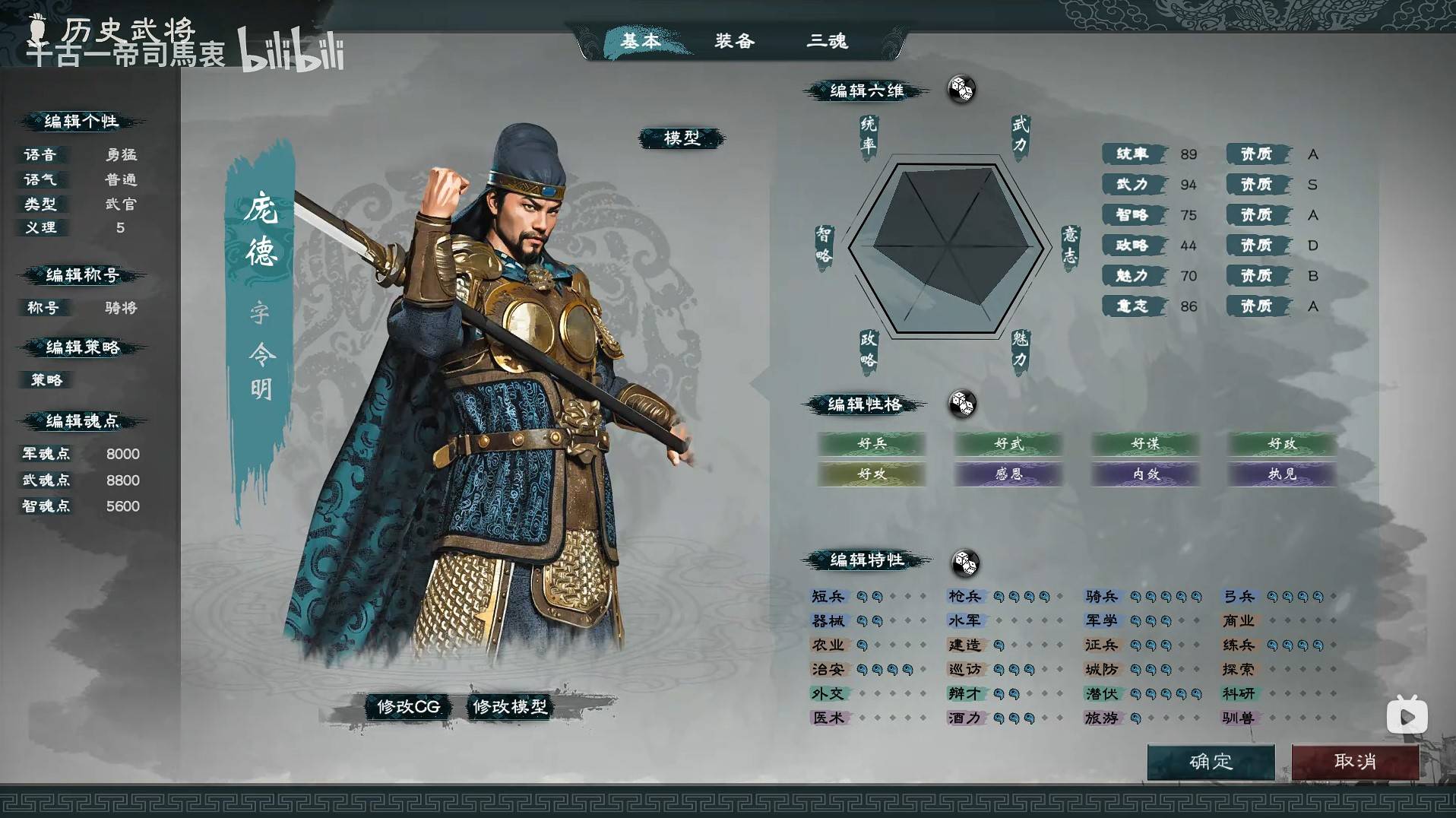Click the dice icon beside 编辑六维
1456x818 pixels.
pos(961,90)
